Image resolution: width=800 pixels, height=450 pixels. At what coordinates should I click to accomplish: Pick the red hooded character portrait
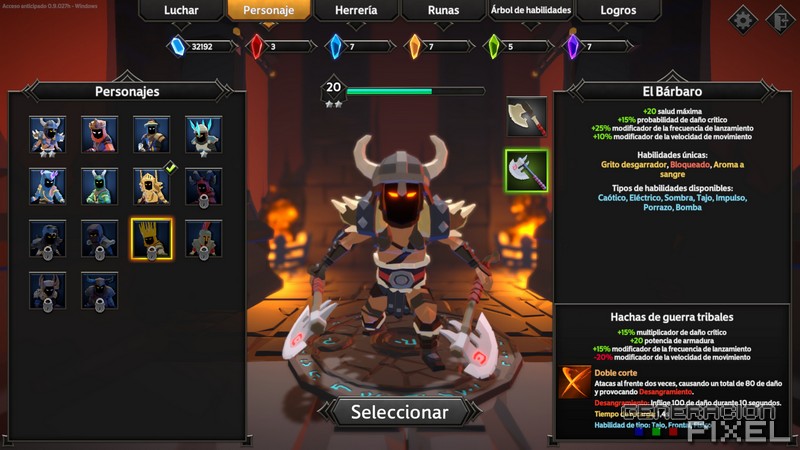pos(99,135)
